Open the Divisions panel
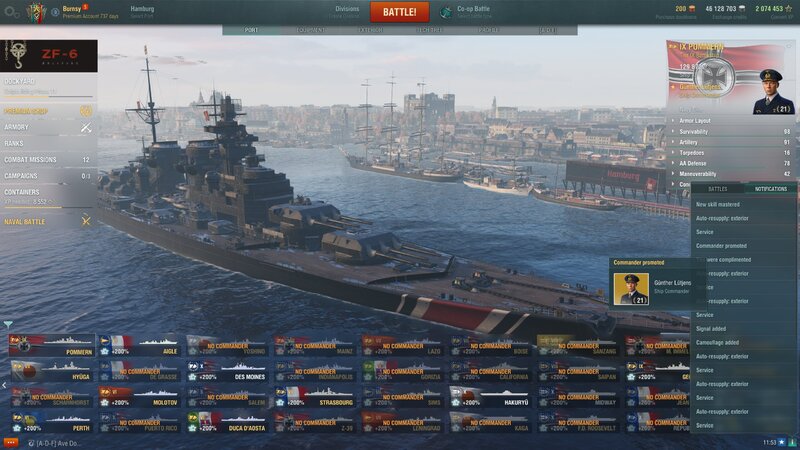 point(347,11)
